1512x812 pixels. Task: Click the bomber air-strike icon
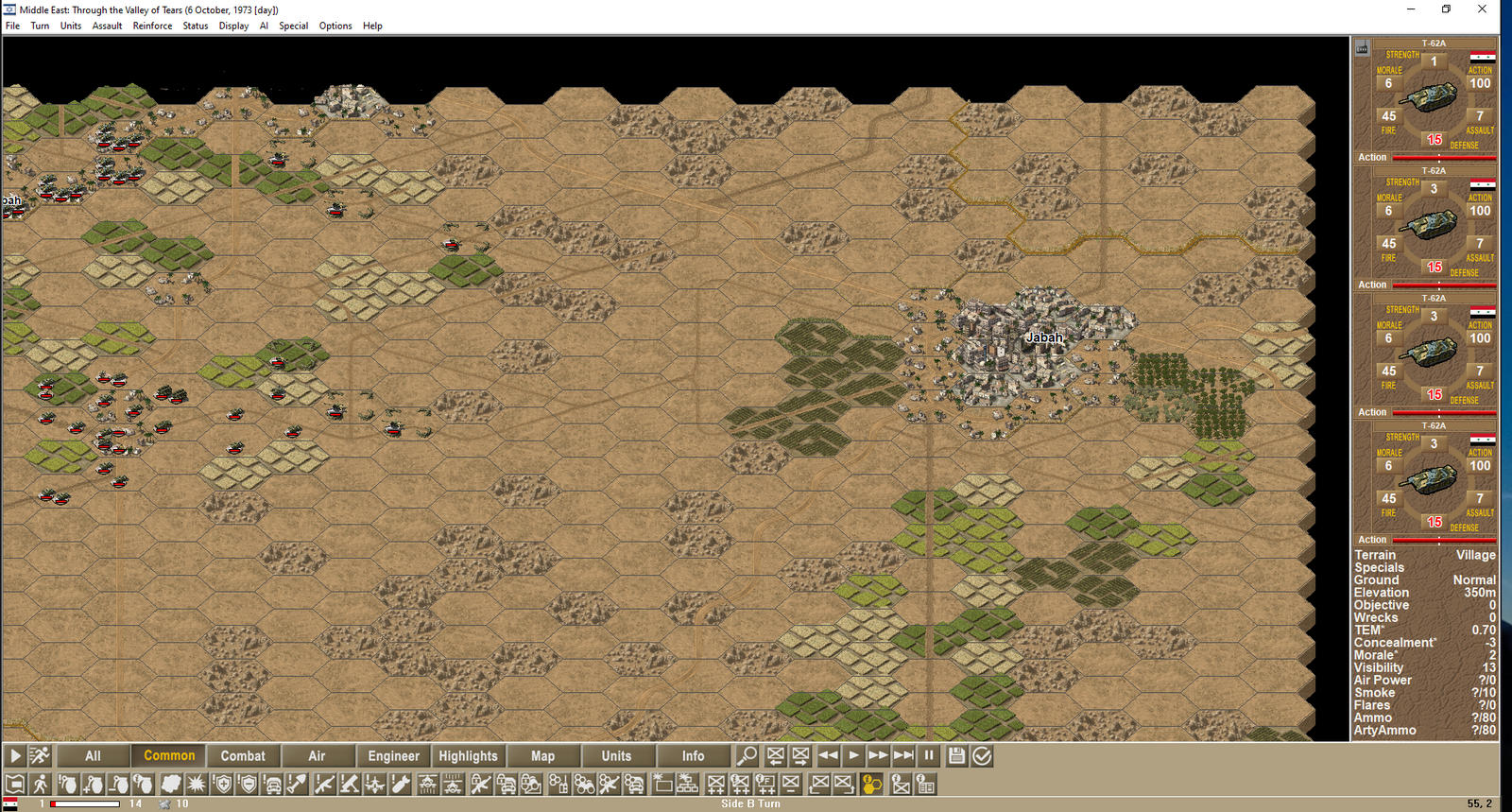pos(399,784)
